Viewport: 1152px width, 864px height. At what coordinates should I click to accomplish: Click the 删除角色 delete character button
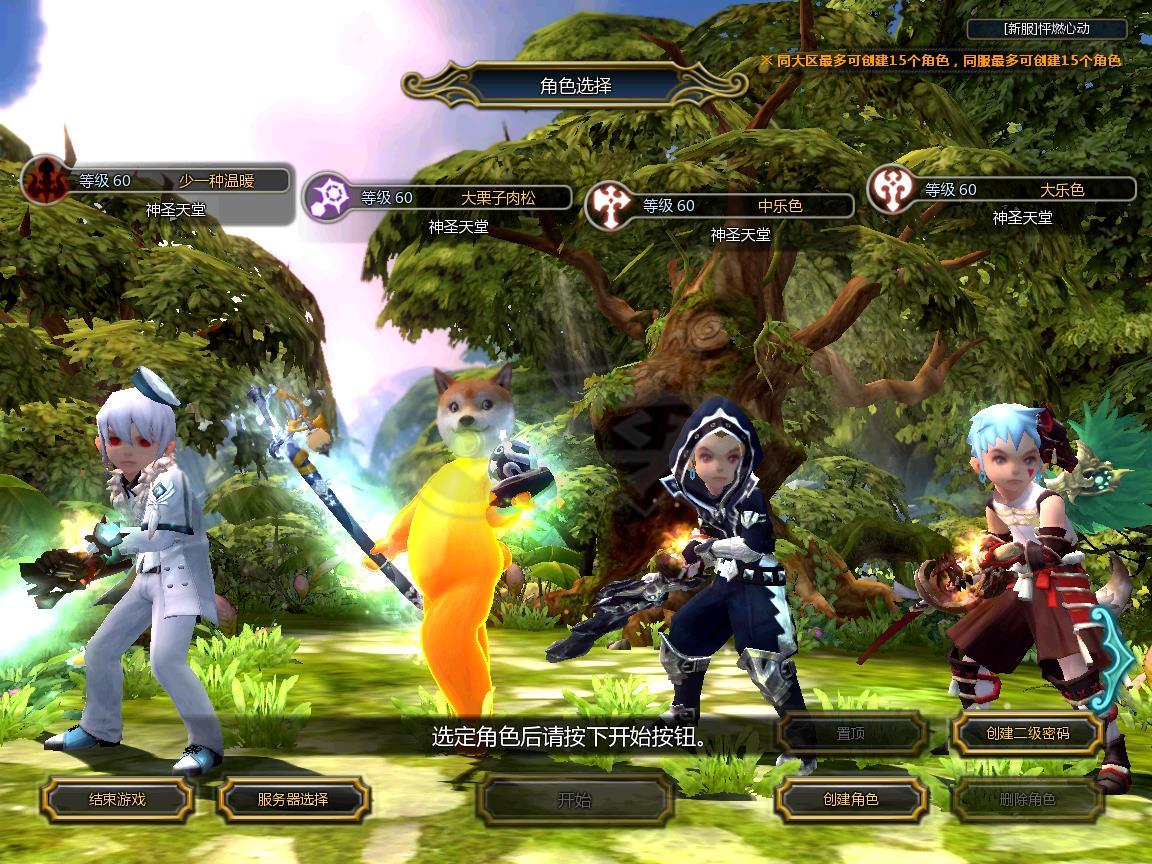point(1027,799)
